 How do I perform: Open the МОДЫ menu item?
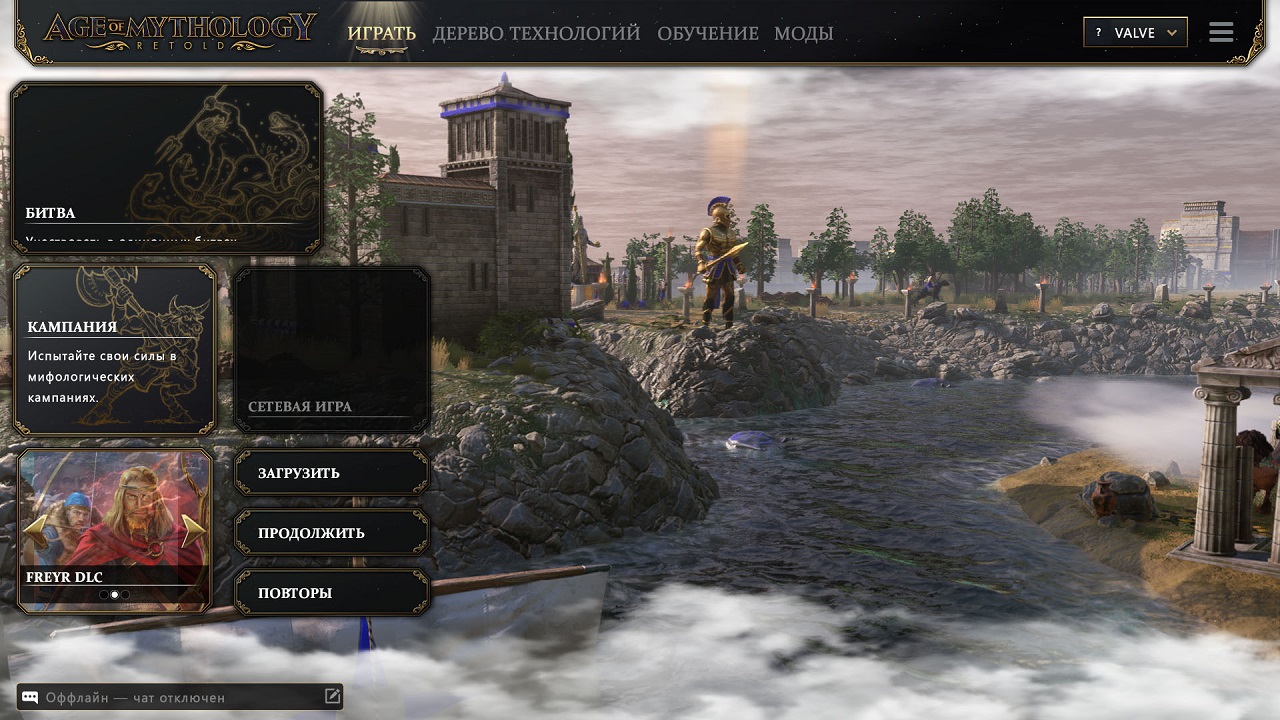(802, 32)
